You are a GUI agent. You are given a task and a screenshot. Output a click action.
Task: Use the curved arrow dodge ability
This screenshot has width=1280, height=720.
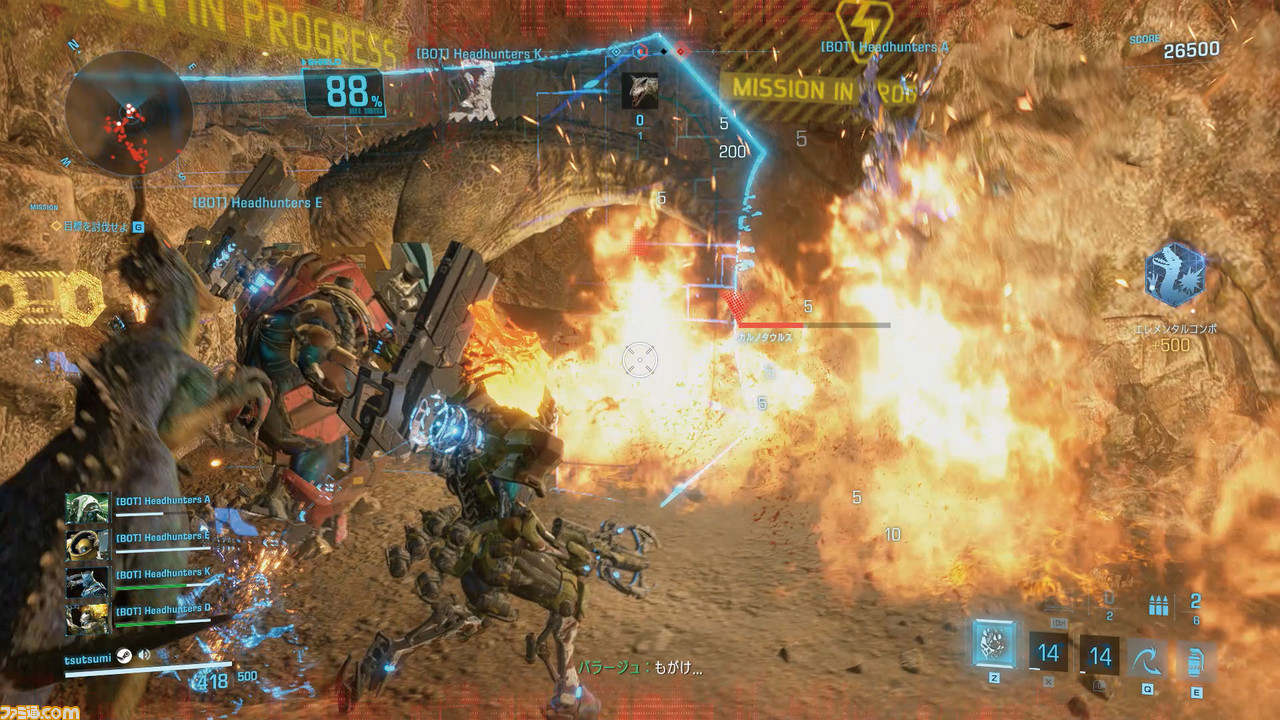(x=1147, y=658)
